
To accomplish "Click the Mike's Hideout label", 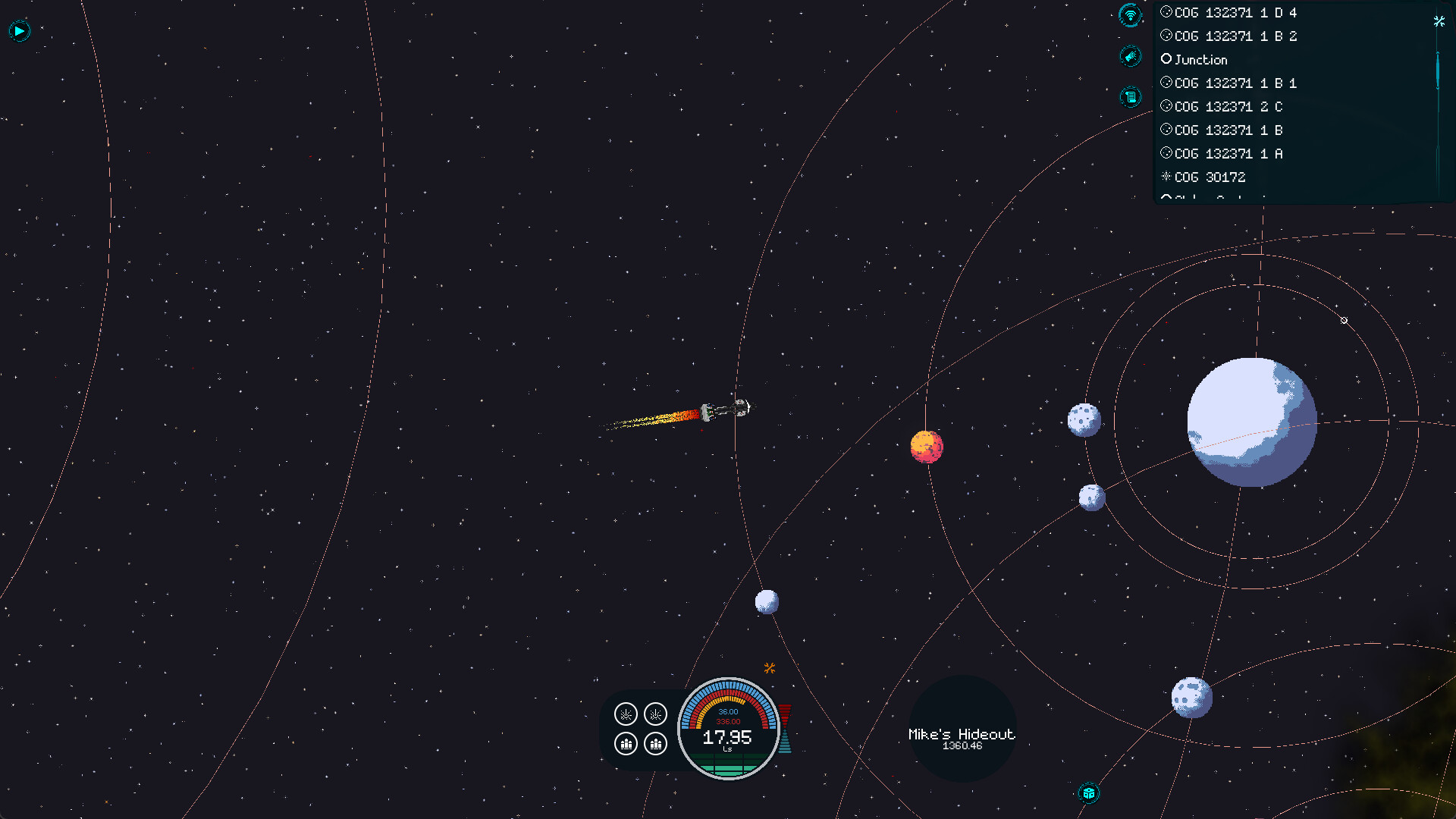I will point(962,733).
